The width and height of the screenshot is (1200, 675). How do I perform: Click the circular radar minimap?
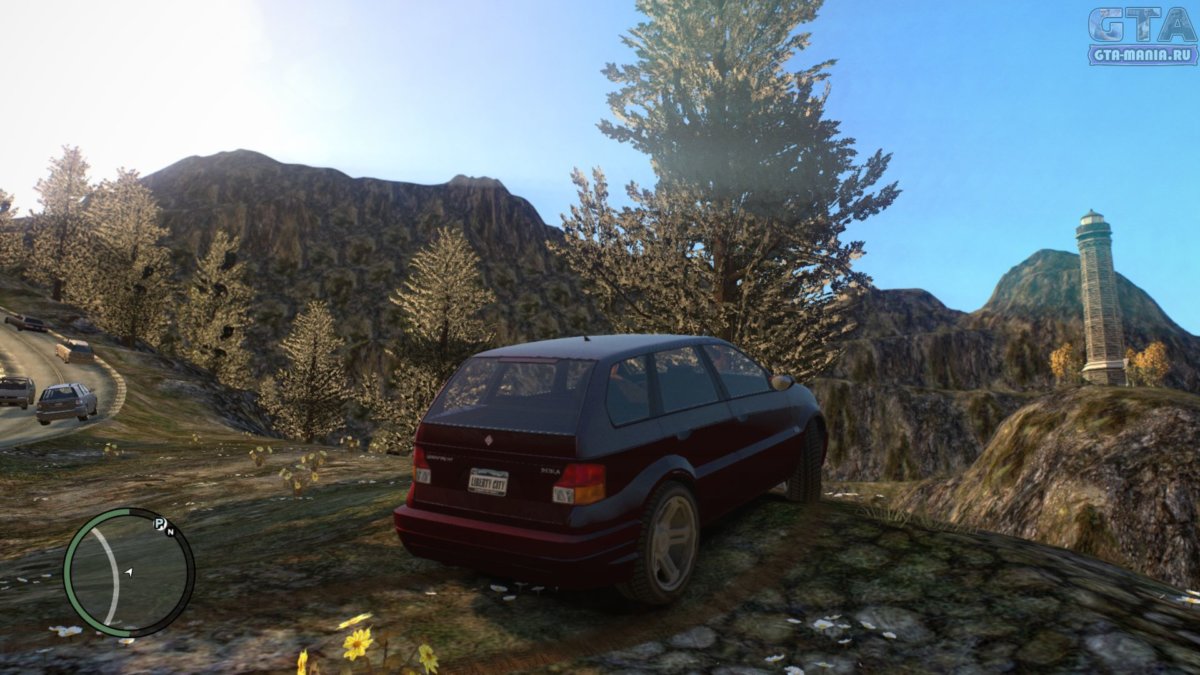tap(128, 572)
